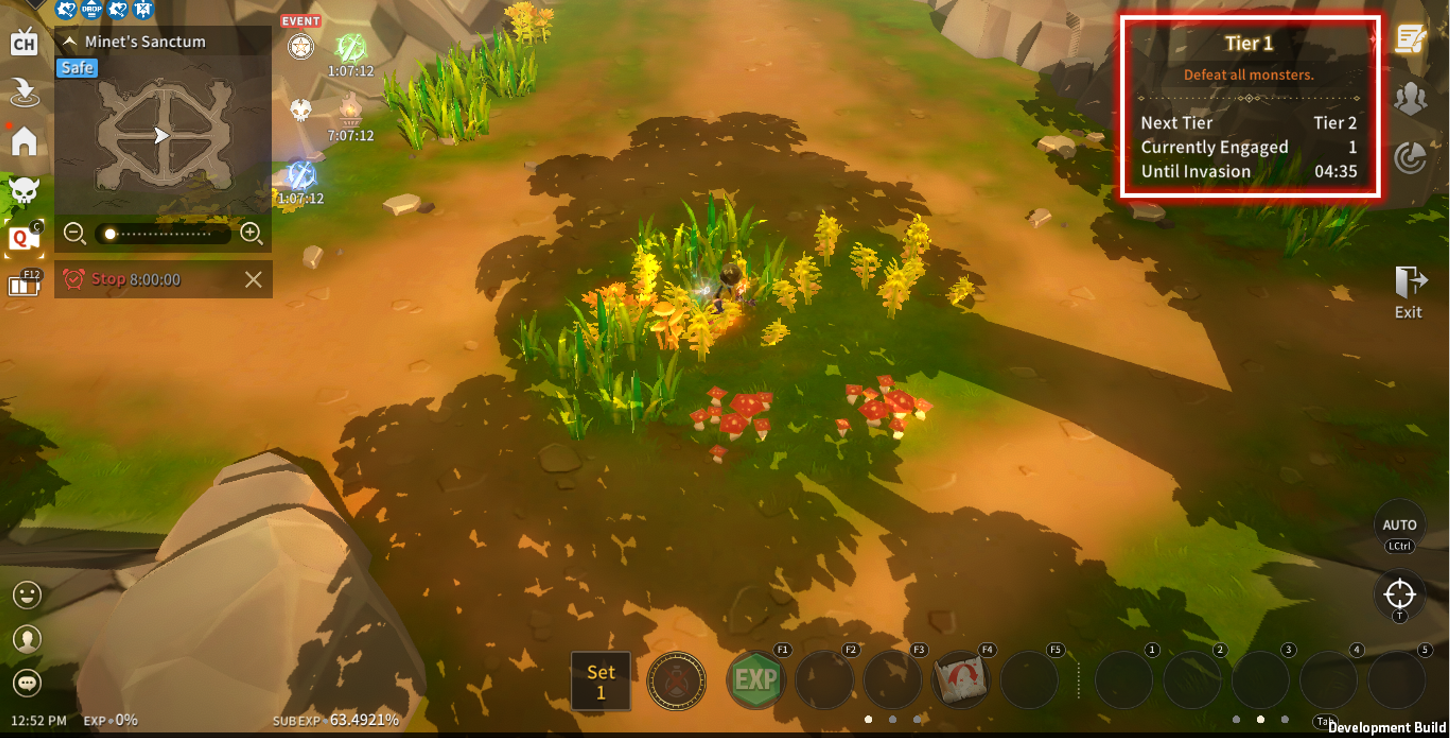Viewport: 1450px width, 738px height.
Task: Open the Minet's Sanctum minimap
Action: pos(164,135)
